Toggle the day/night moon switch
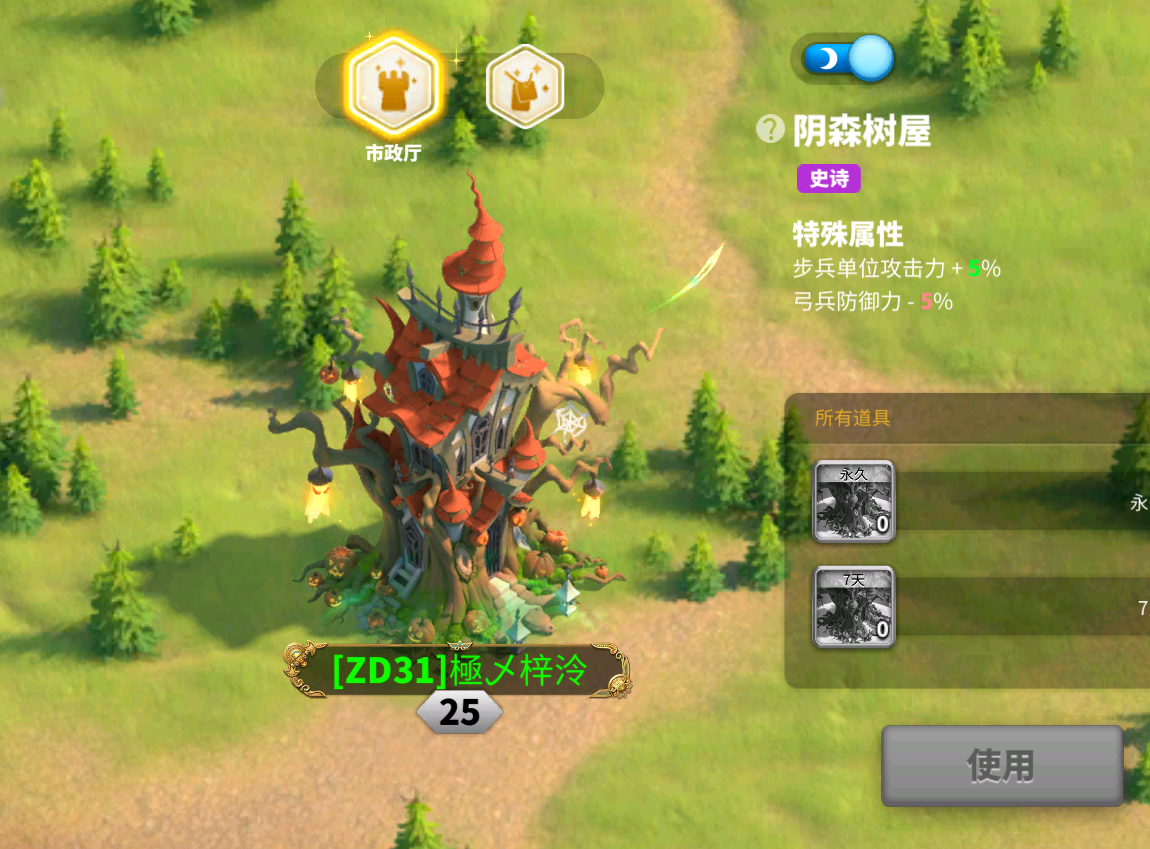 click(842, 58)
